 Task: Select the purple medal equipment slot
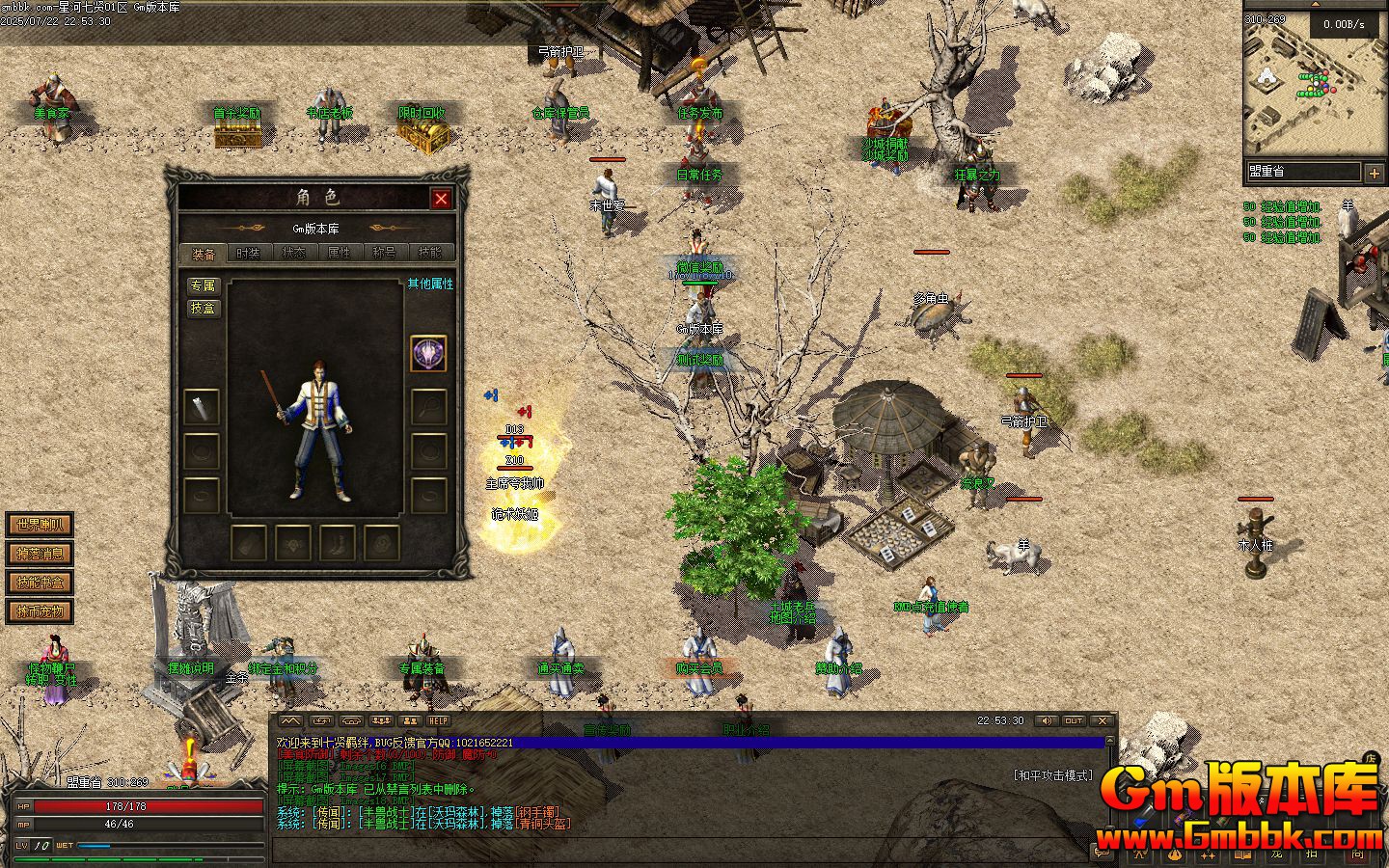pos(428,354)
